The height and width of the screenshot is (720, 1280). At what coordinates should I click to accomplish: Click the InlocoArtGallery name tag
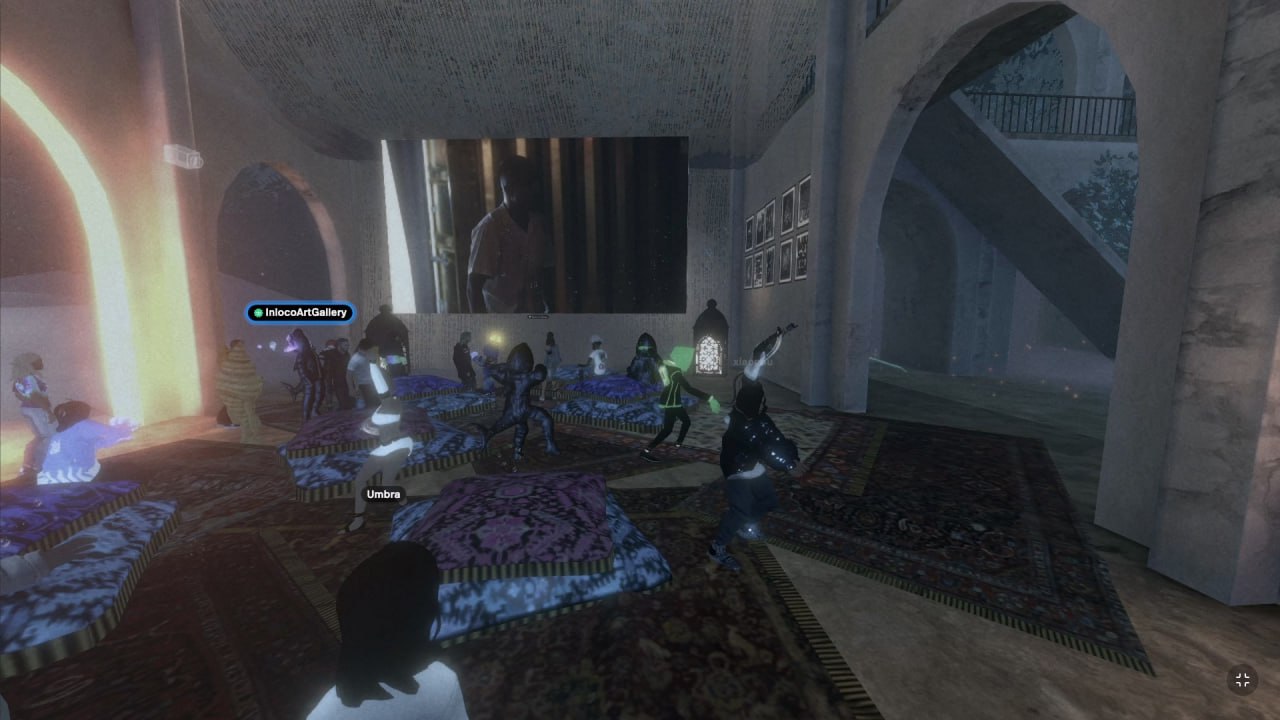300,313
